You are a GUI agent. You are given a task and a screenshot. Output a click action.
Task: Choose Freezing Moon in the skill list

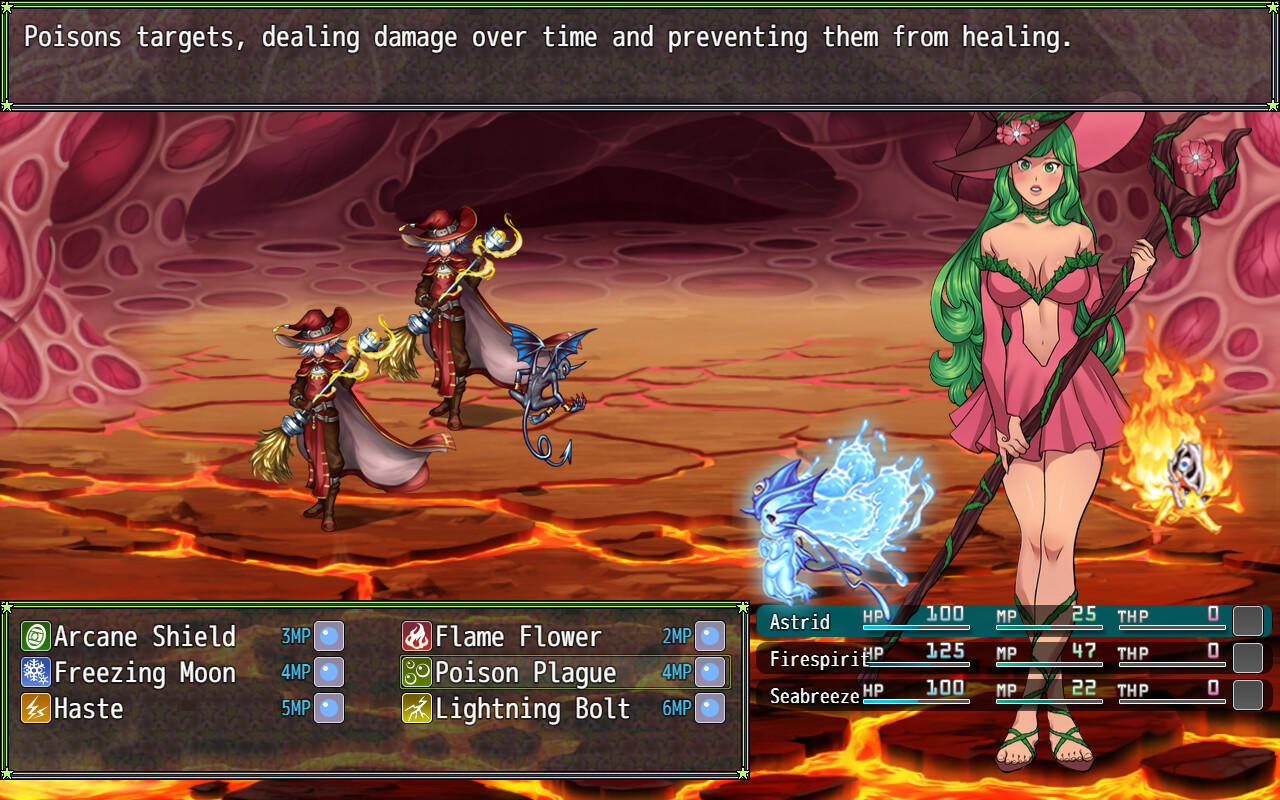pos(145,672)
